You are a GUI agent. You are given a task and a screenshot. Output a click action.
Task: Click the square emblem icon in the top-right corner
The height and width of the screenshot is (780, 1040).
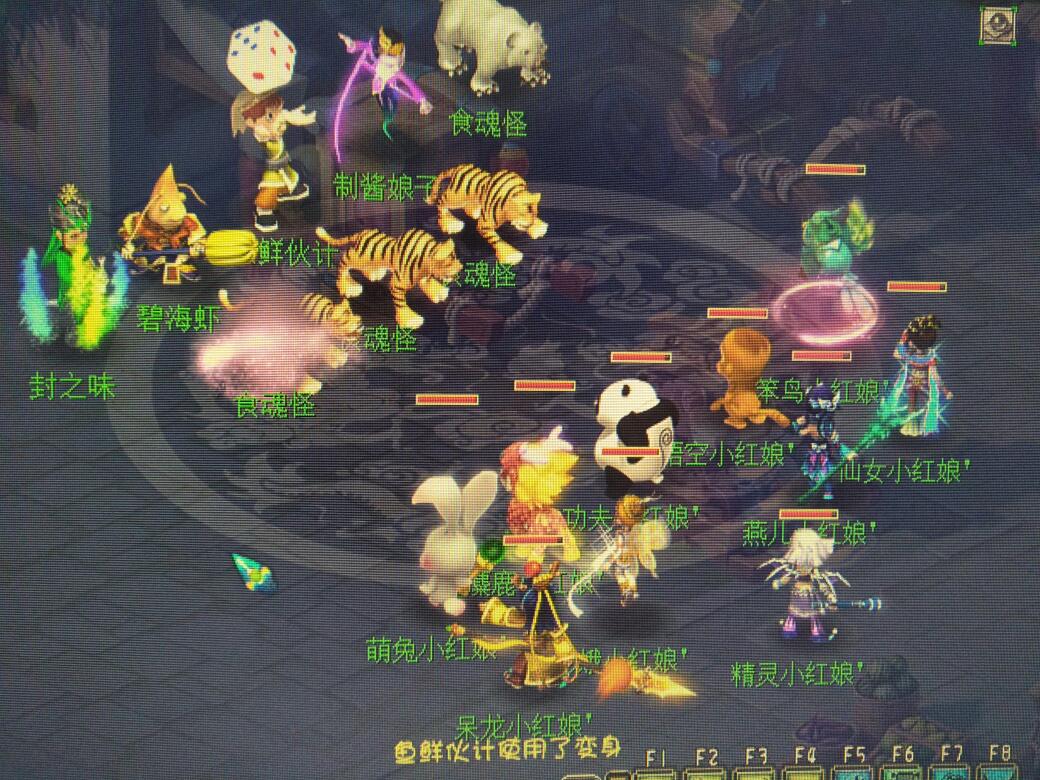[x=999, y=26]
